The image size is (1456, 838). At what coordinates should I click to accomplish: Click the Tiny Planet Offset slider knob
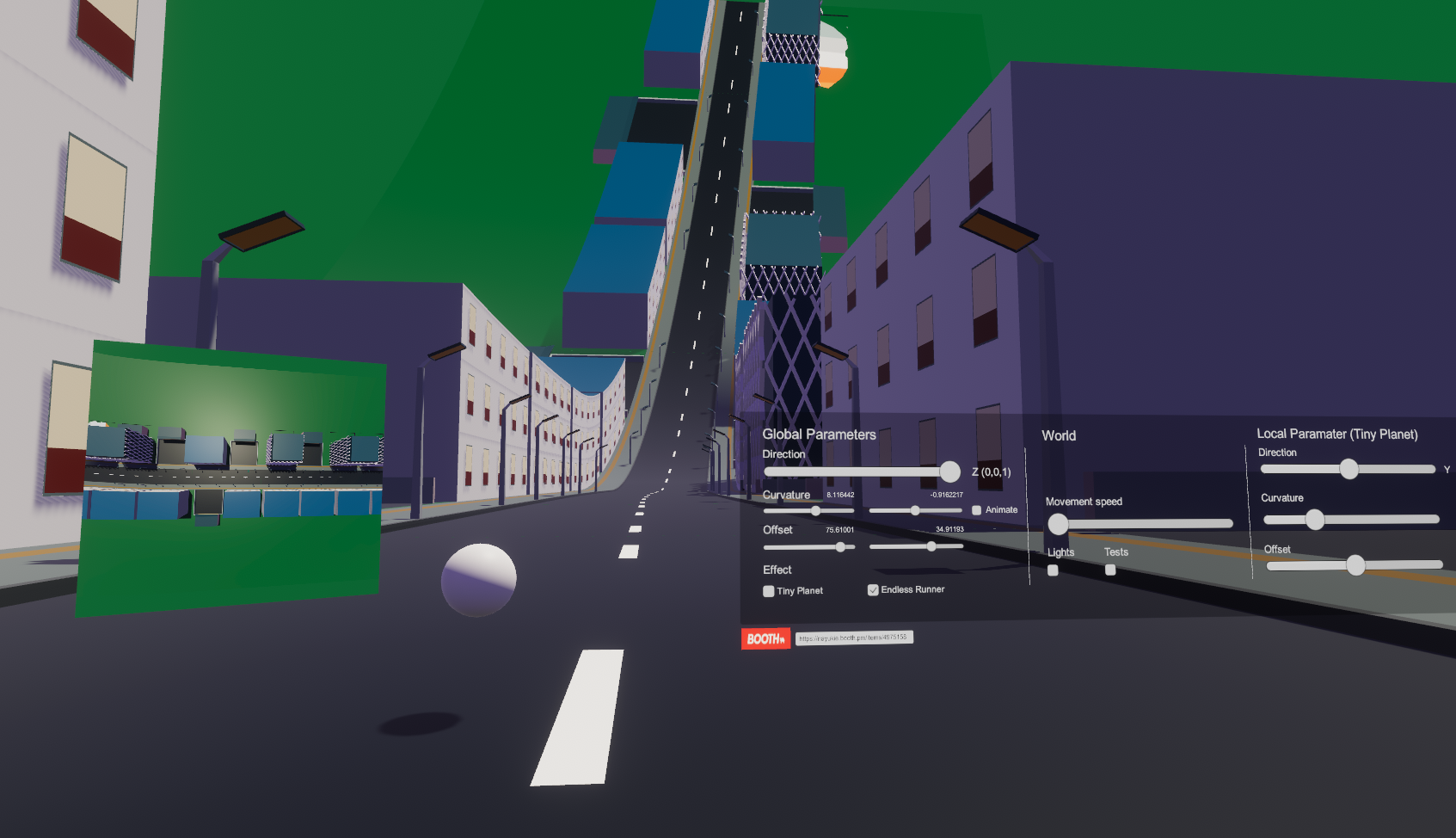point(1355,565)
